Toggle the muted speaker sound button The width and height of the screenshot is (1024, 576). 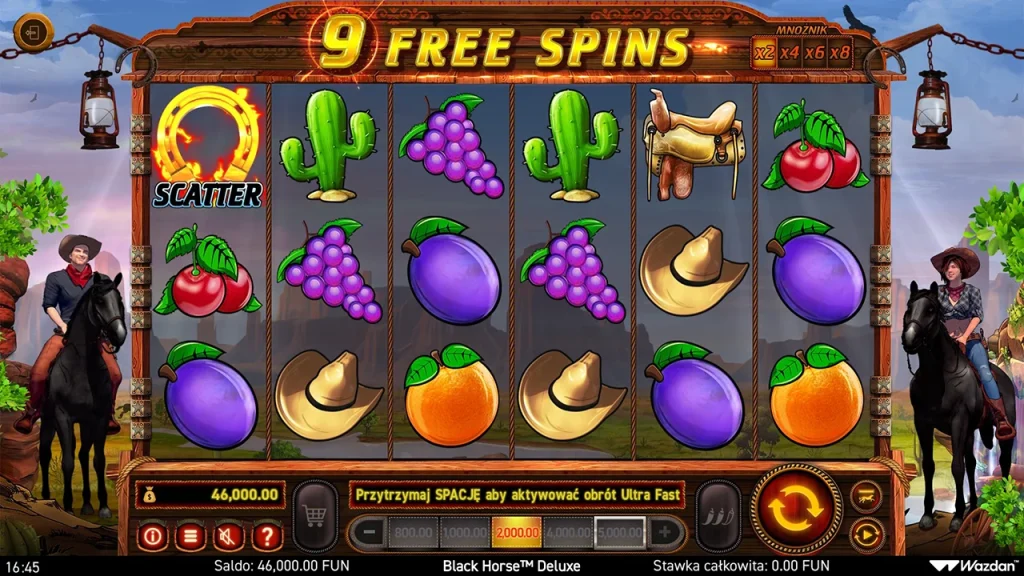click(228, 536)
